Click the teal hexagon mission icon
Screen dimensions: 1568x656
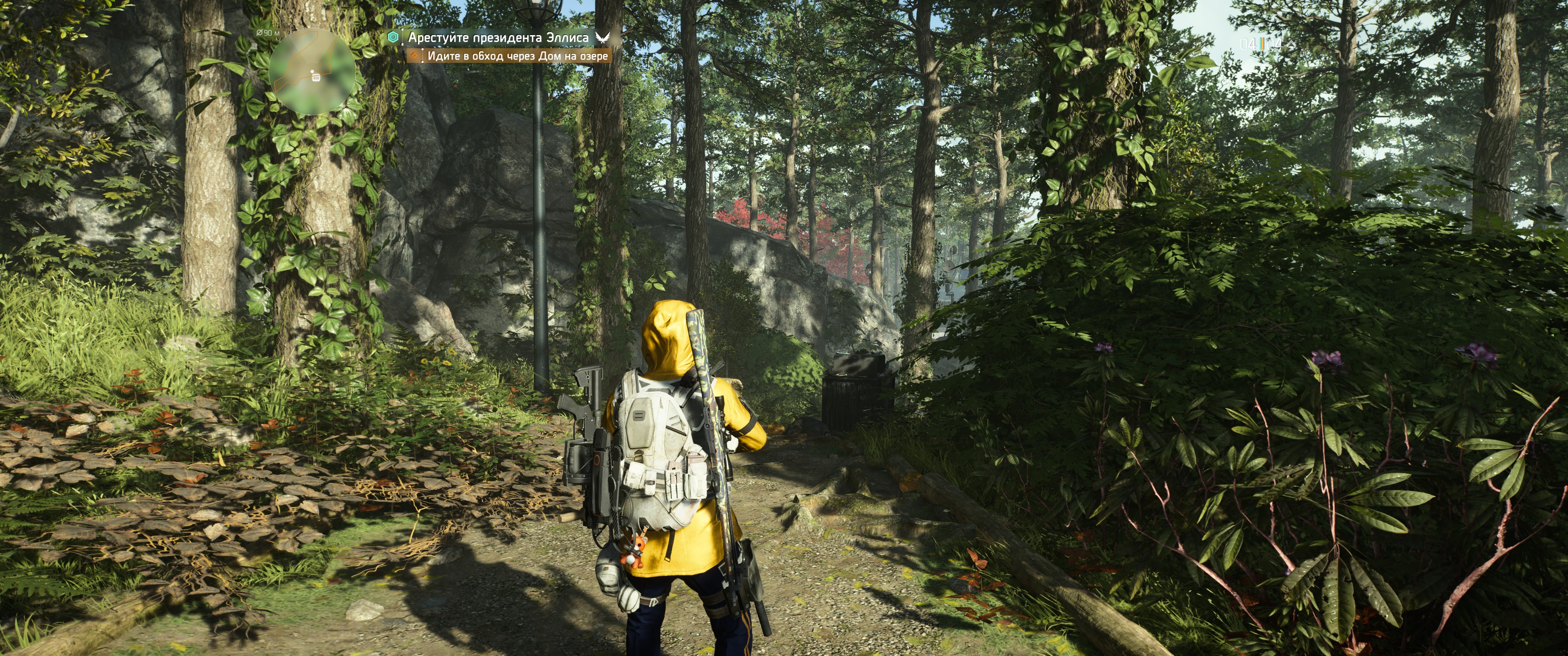[394, 38]
